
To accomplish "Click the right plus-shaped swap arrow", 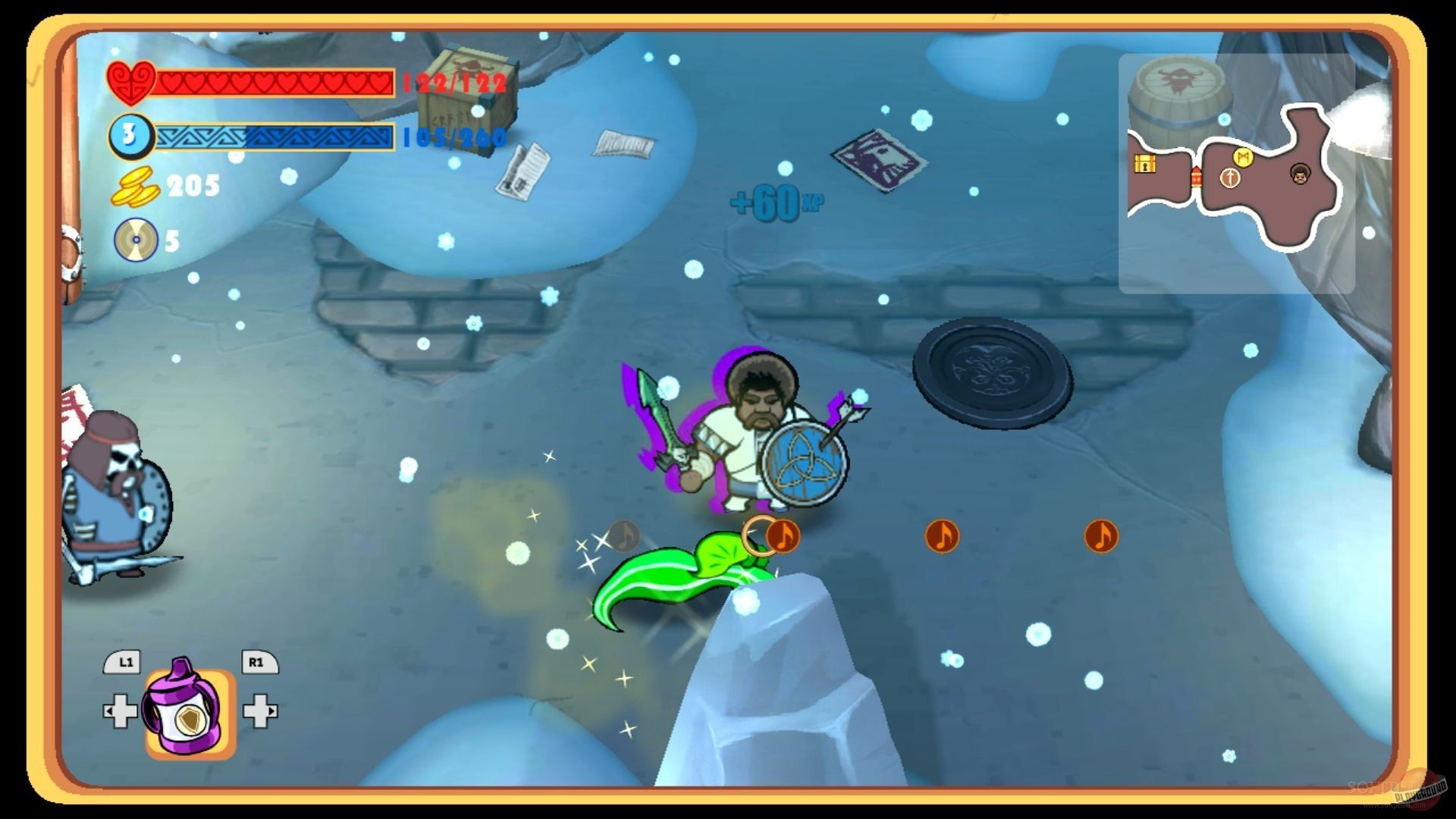I will (x=260, y=711).
